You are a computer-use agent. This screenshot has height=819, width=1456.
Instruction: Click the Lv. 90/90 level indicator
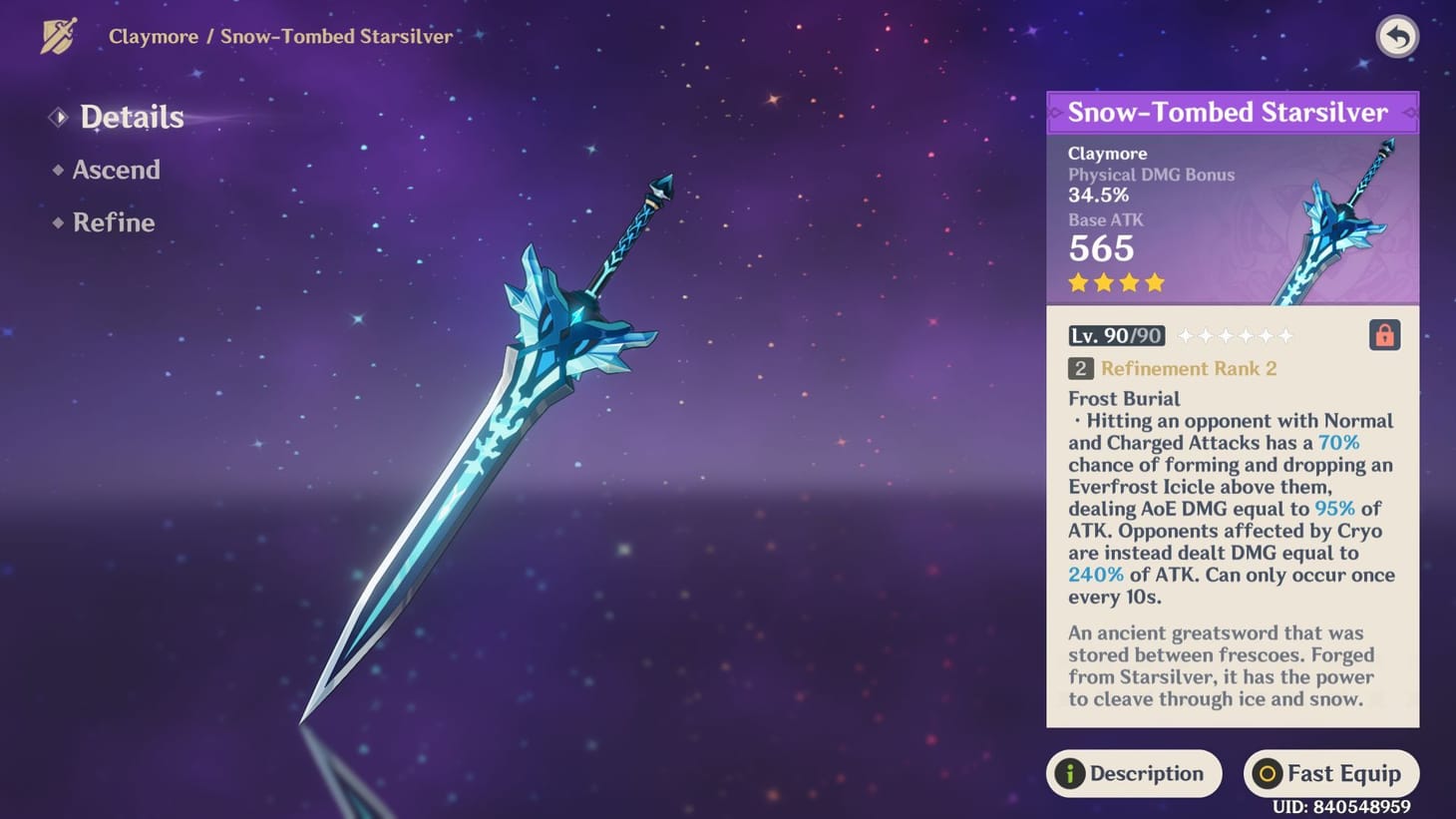1115,335
